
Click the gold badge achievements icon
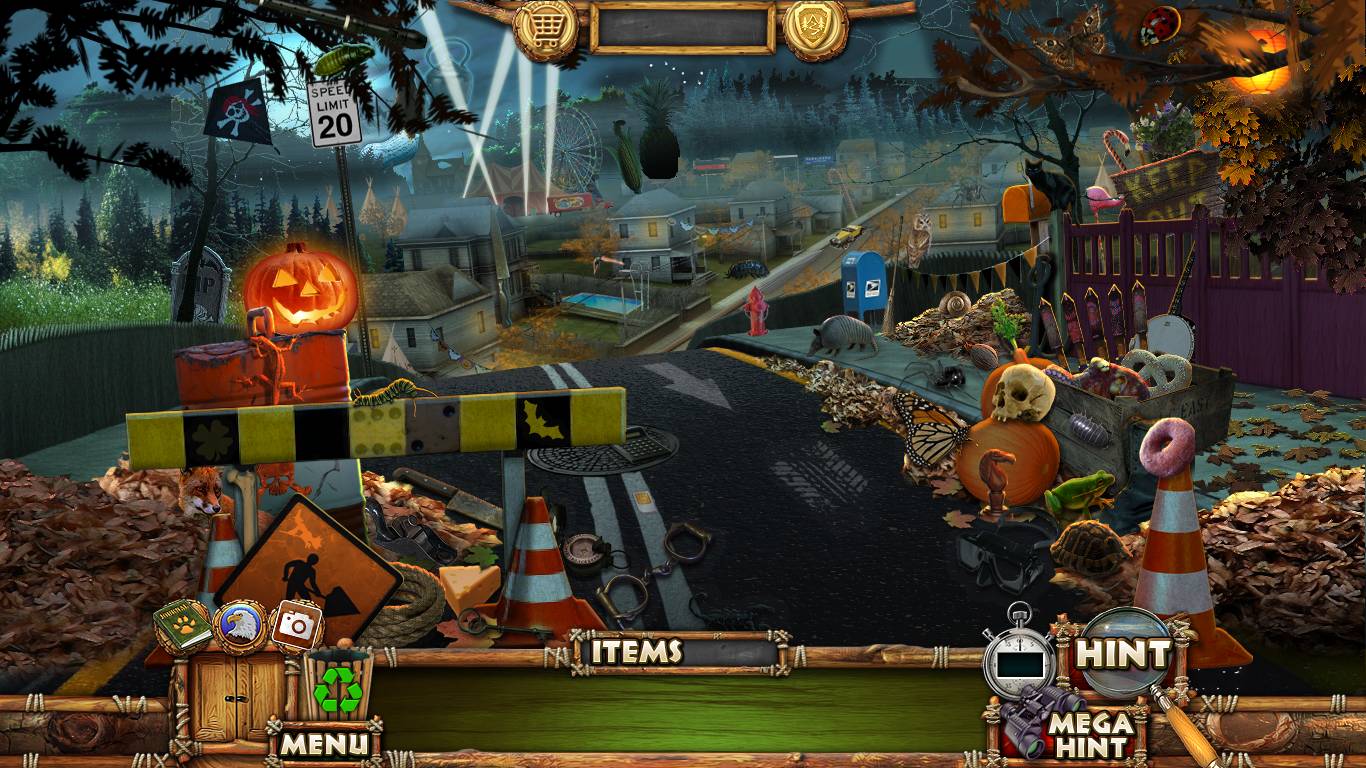[815, 27]
